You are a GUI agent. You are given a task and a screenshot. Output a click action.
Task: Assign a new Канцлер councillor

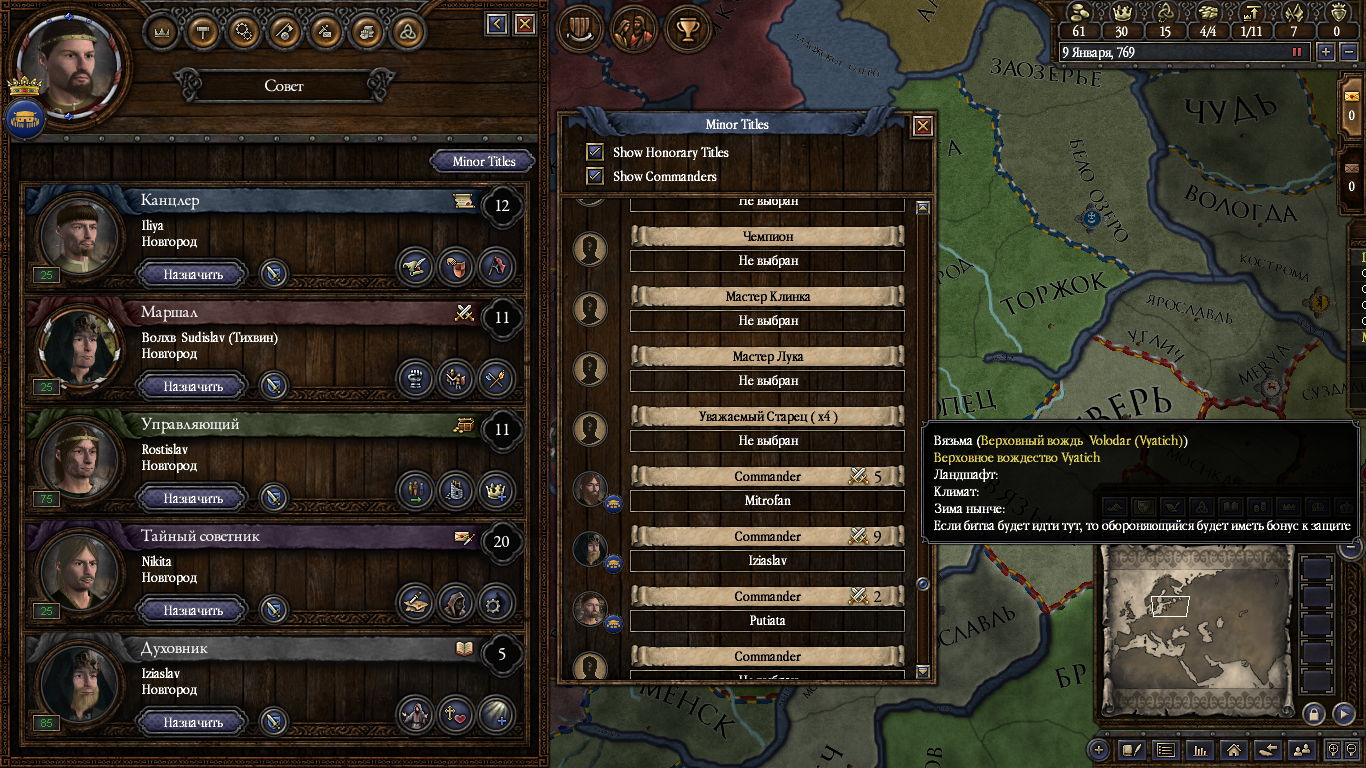tap(193, 274)
